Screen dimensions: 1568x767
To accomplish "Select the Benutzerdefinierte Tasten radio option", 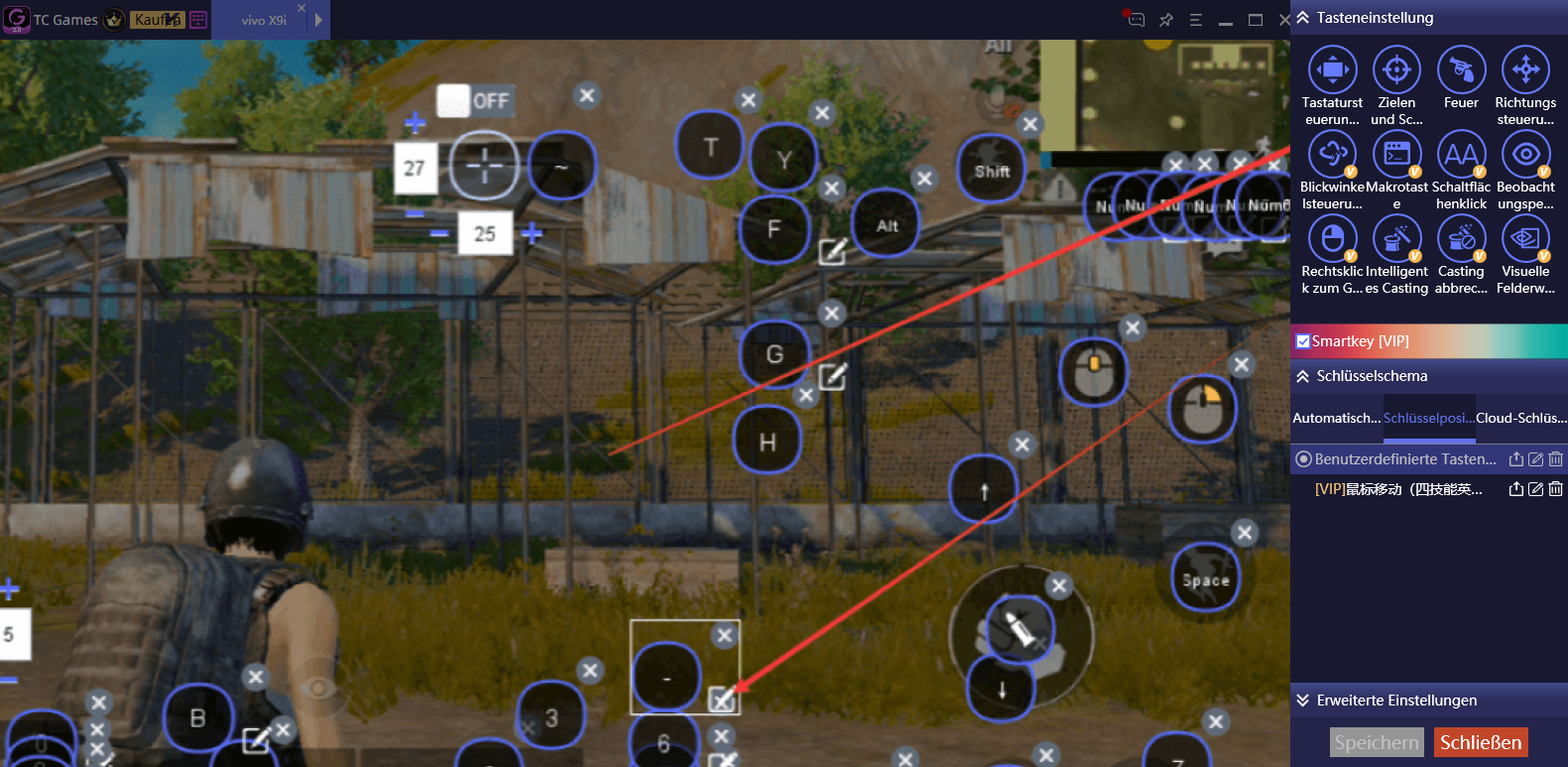I will (x=1305, y=458).
